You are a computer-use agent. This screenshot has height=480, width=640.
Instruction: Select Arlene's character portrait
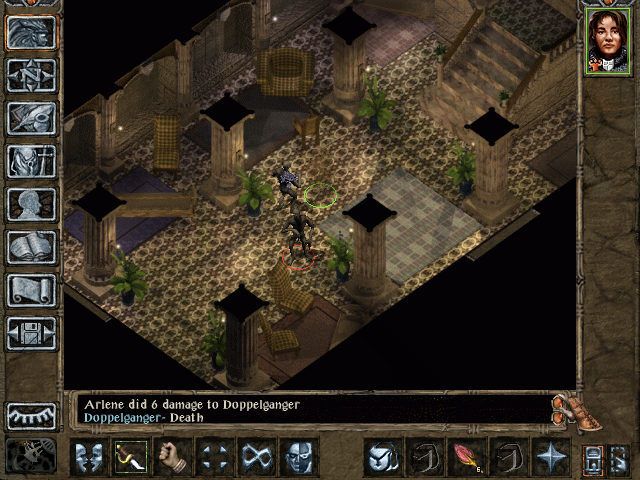click(607, 41)
